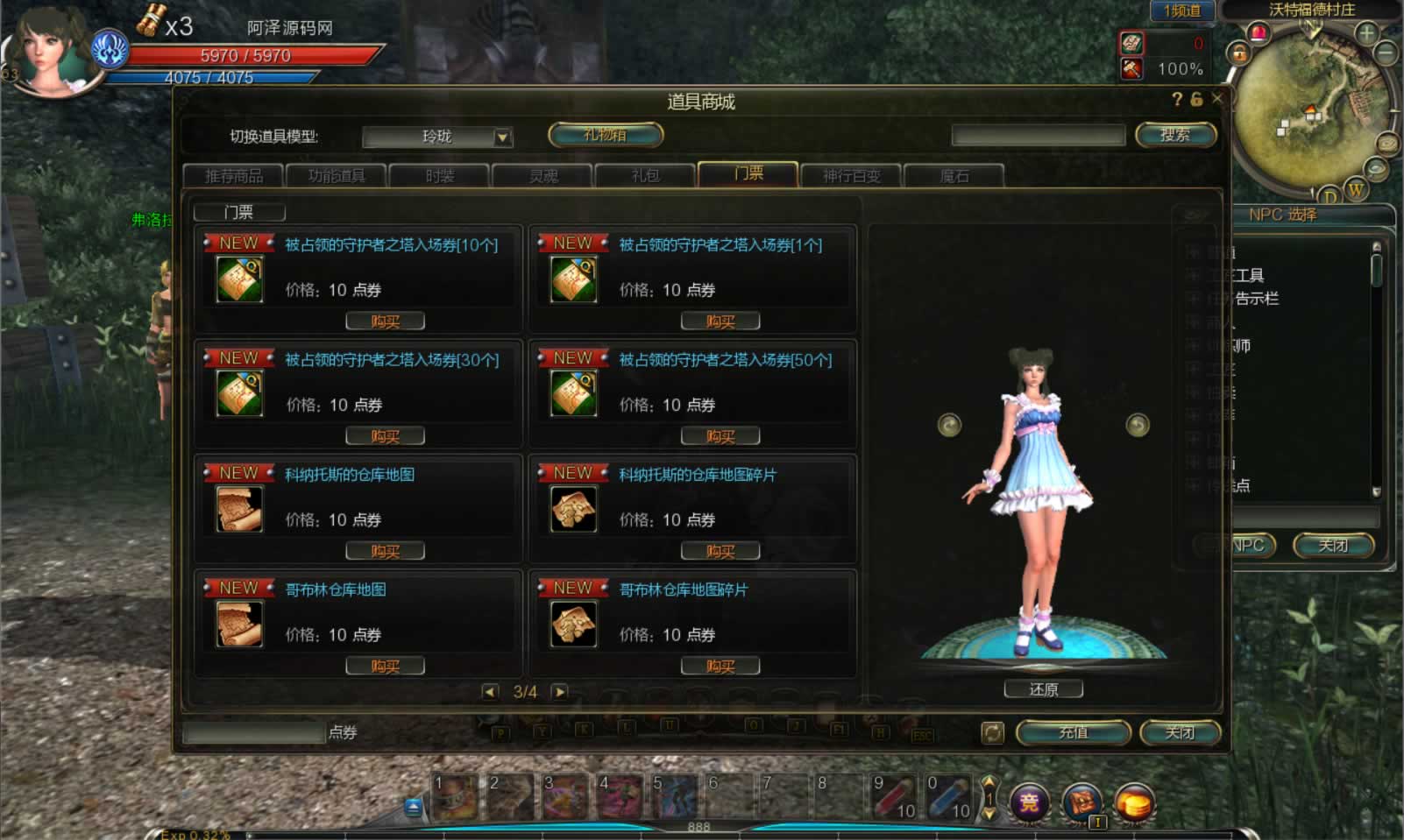Screen dimensions: 1404x840
Task: Purchase 哥布林仓库地图碎片
Action: coord(720,667)
